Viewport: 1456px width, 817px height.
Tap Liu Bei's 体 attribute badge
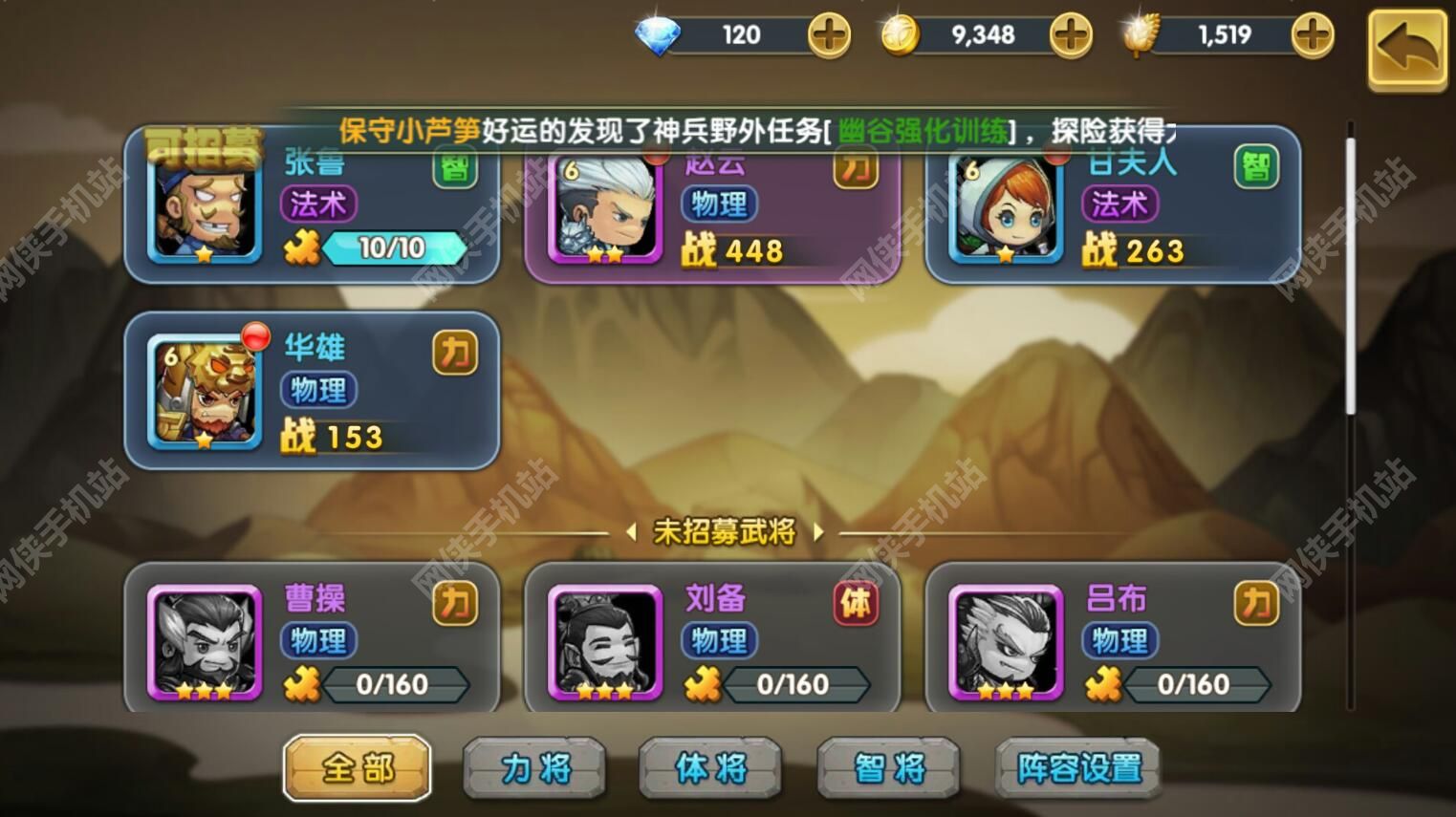[858, 606]
